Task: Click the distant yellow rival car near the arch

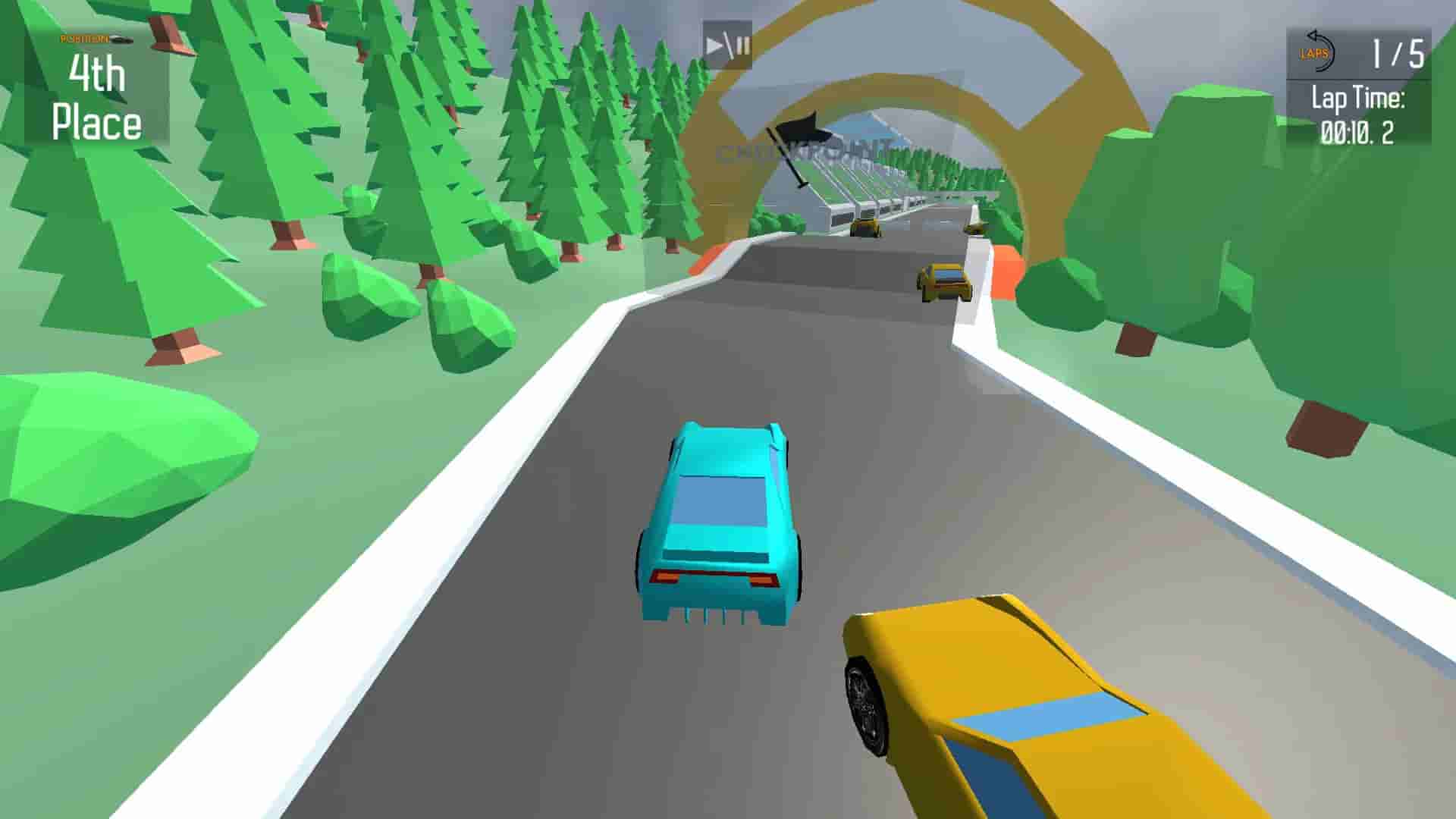Action: tap(944, 281)
